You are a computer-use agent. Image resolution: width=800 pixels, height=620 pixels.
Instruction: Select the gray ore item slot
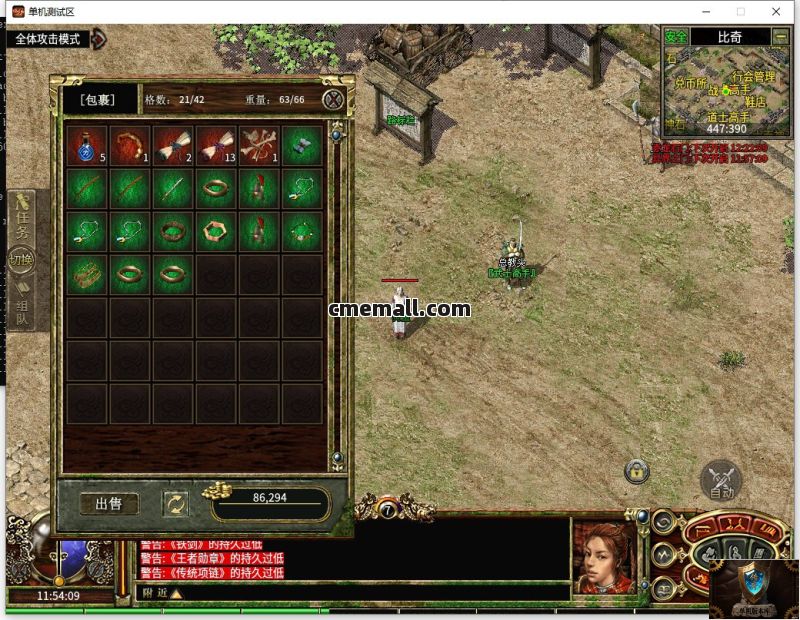click(302, 145)
